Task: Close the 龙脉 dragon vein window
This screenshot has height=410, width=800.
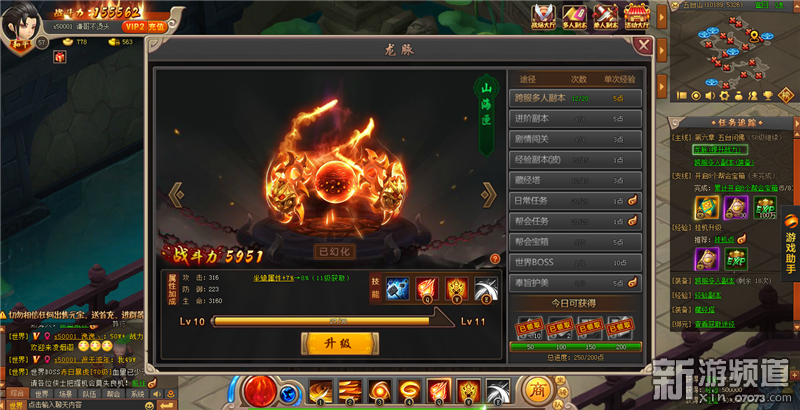Action: 643,47
